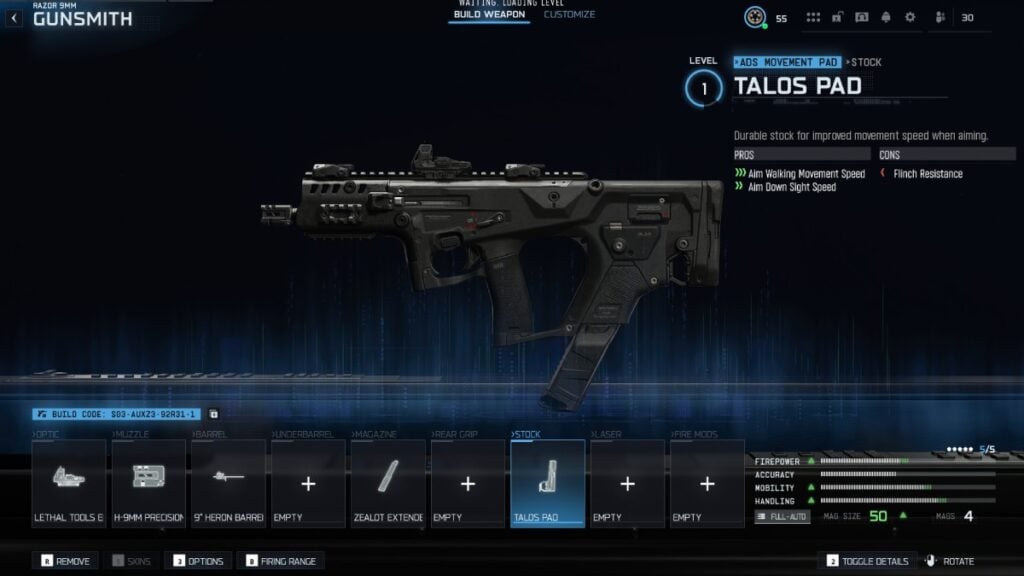Image resolution: width=1024 pixels, height=576 pixels.
Task: Copy the build code with the copy icon
Action: 213,414
